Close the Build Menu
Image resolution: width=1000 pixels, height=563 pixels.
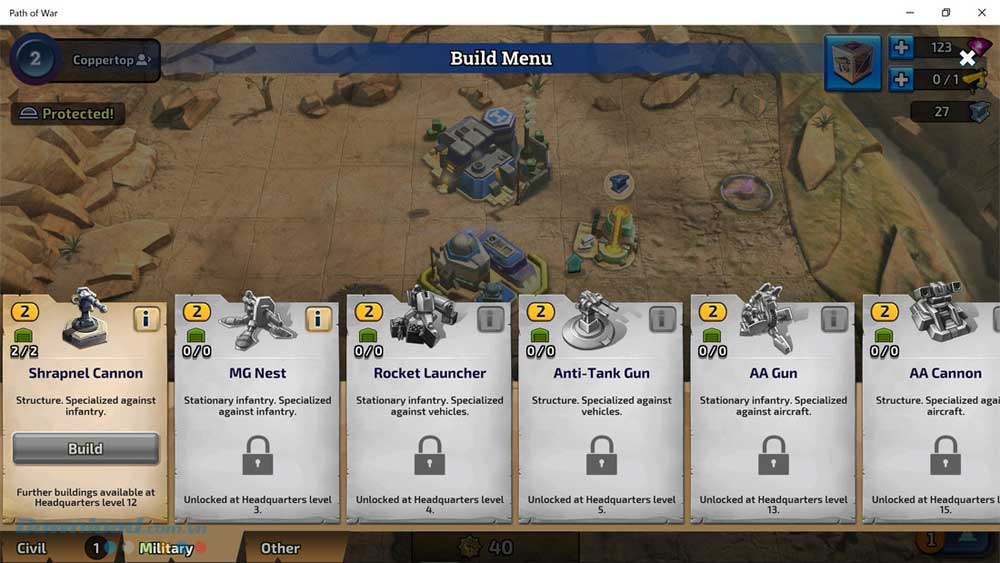click(x=967, y=58)
